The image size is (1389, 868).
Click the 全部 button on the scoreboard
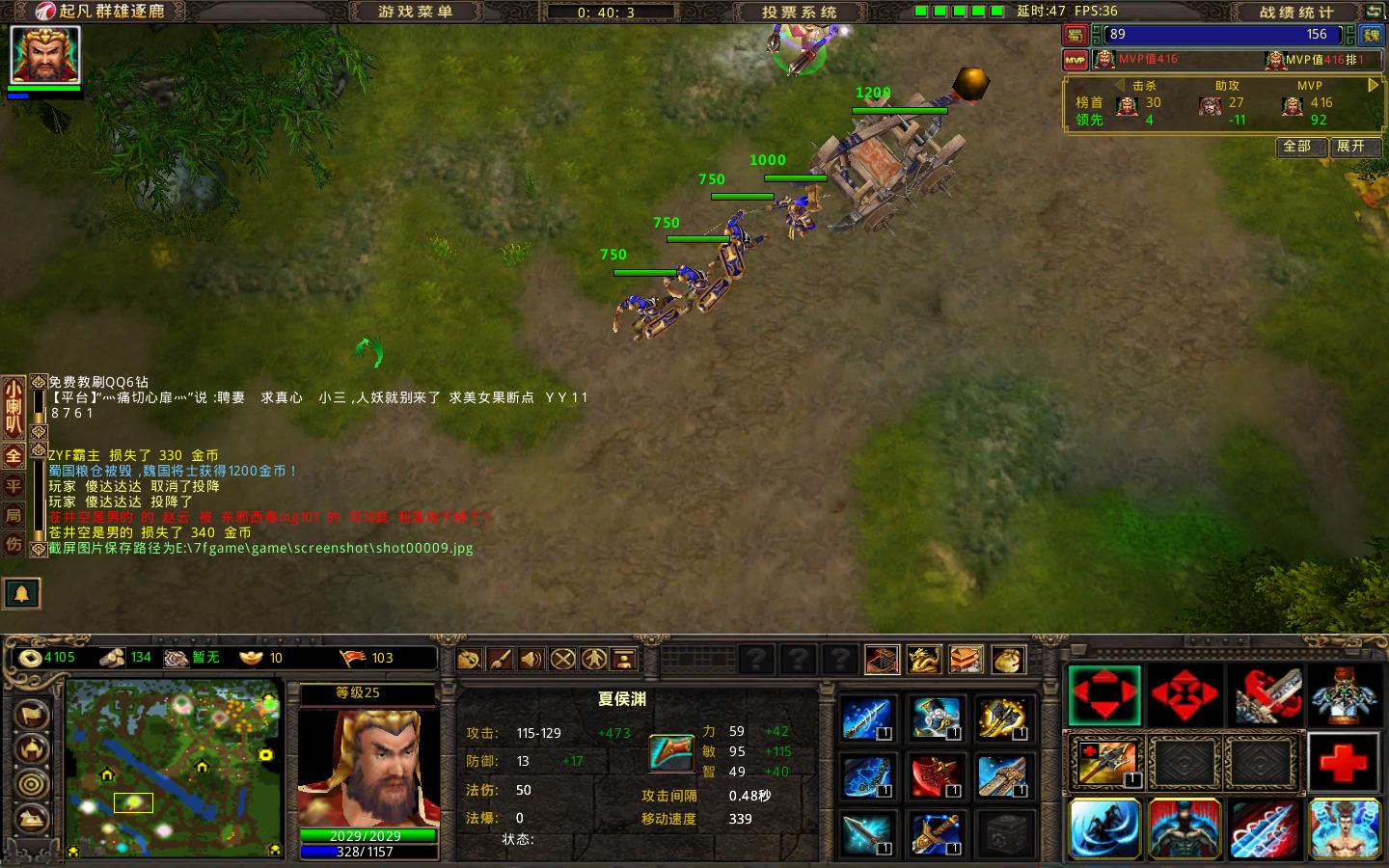pyautogui.click(x=1301, y=148)
